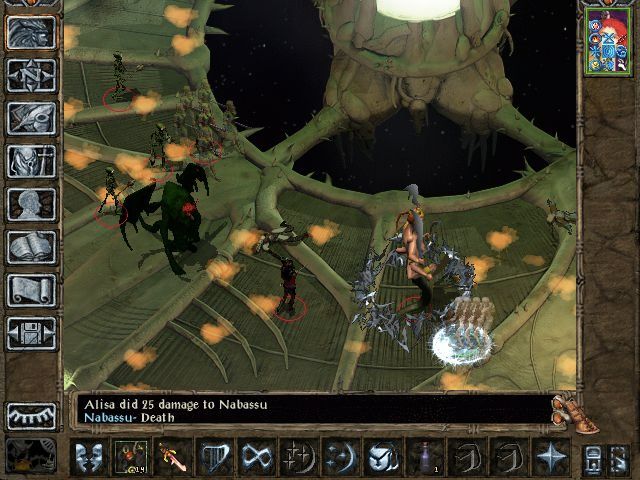Select the red-haired character portrait
Screen dimensions: 640x480
(601, 40)
